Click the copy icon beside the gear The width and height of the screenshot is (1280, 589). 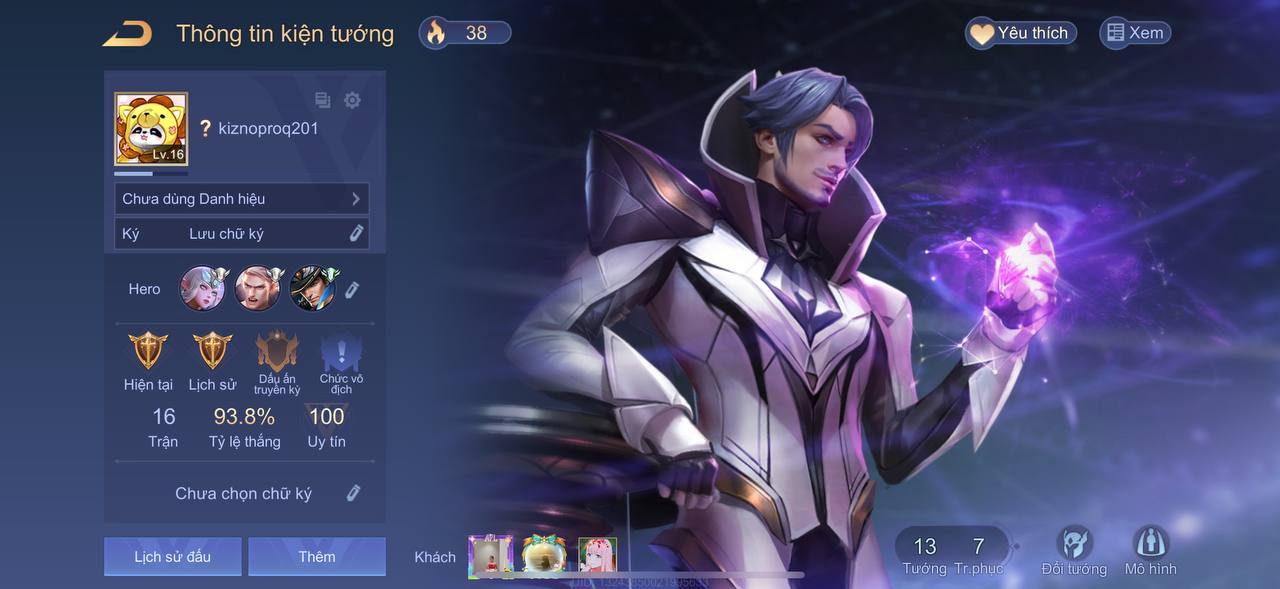pos(323,100)
